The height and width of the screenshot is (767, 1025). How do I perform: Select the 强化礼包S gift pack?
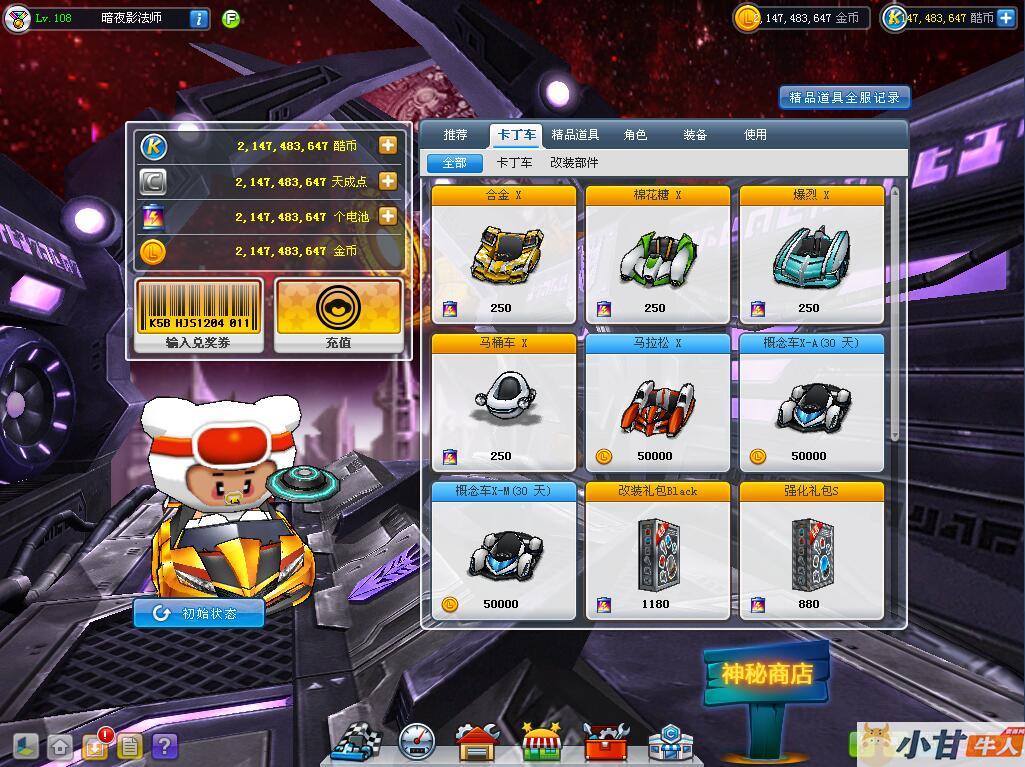[811, 550]
